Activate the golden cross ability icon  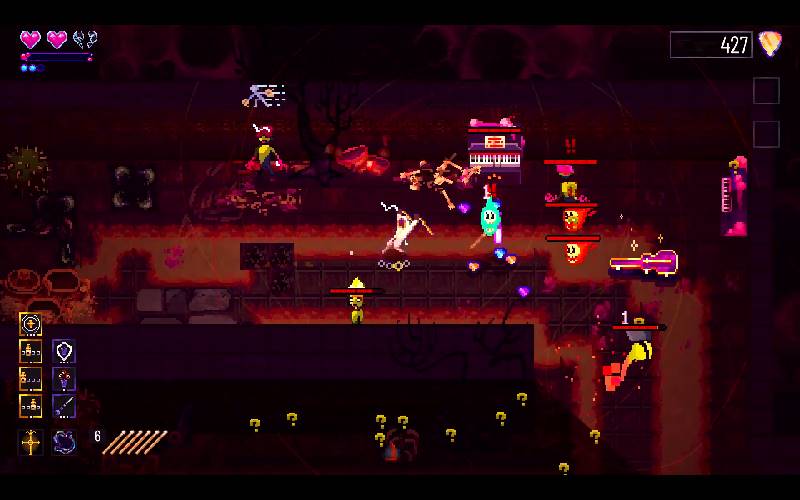[x=30, y=441]
